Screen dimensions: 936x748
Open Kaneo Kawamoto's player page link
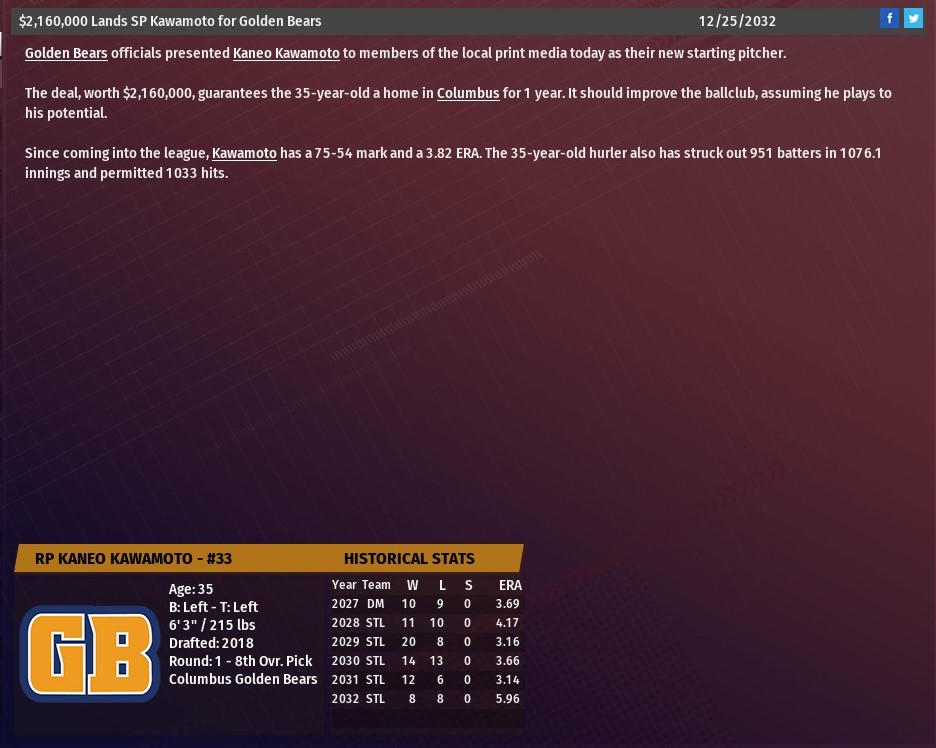click(x=286, y=53)
